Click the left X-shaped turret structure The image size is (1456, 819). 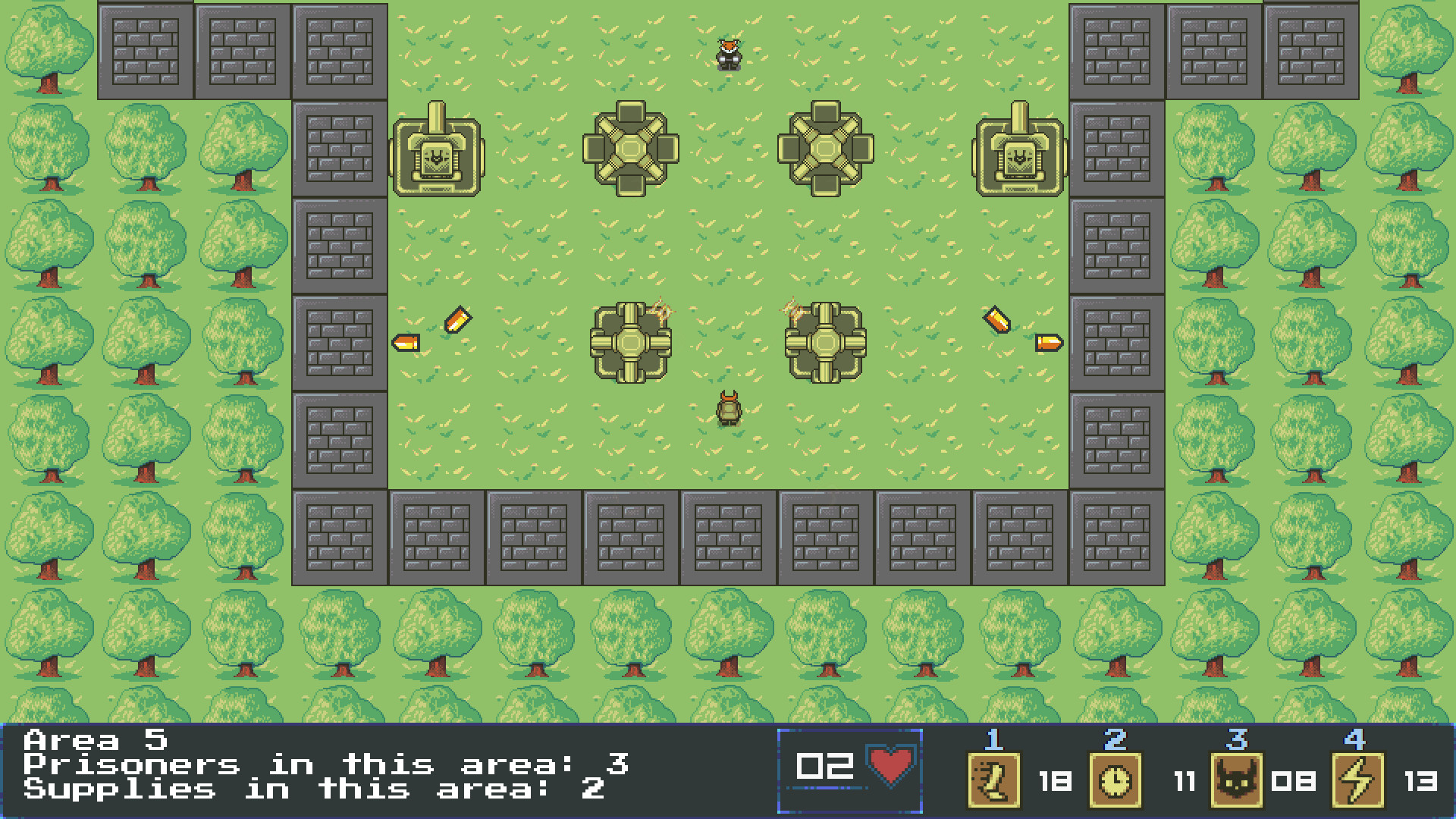(x=631, y=149)
